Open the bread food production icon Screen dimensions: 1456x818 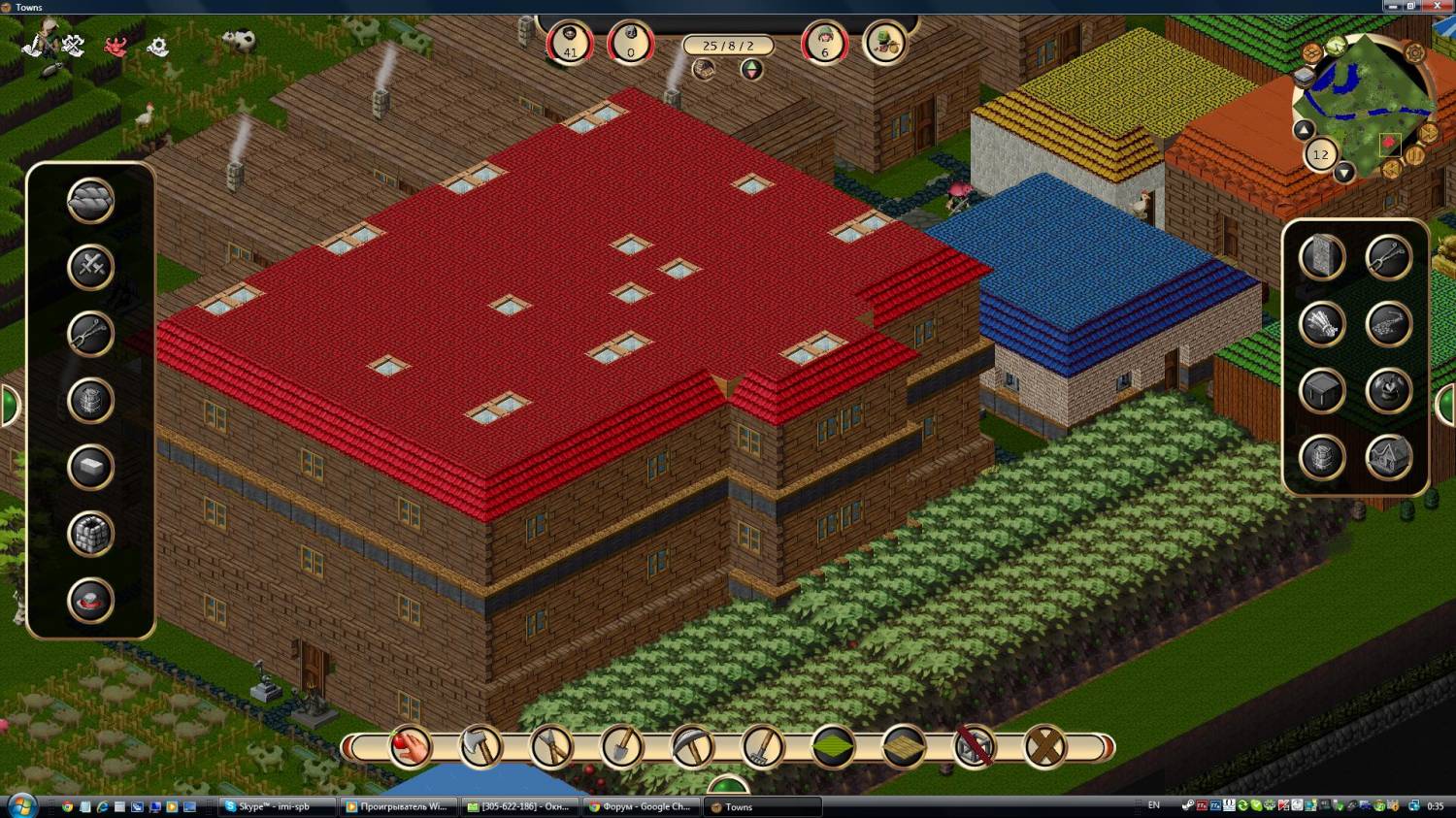coord(90,201)
